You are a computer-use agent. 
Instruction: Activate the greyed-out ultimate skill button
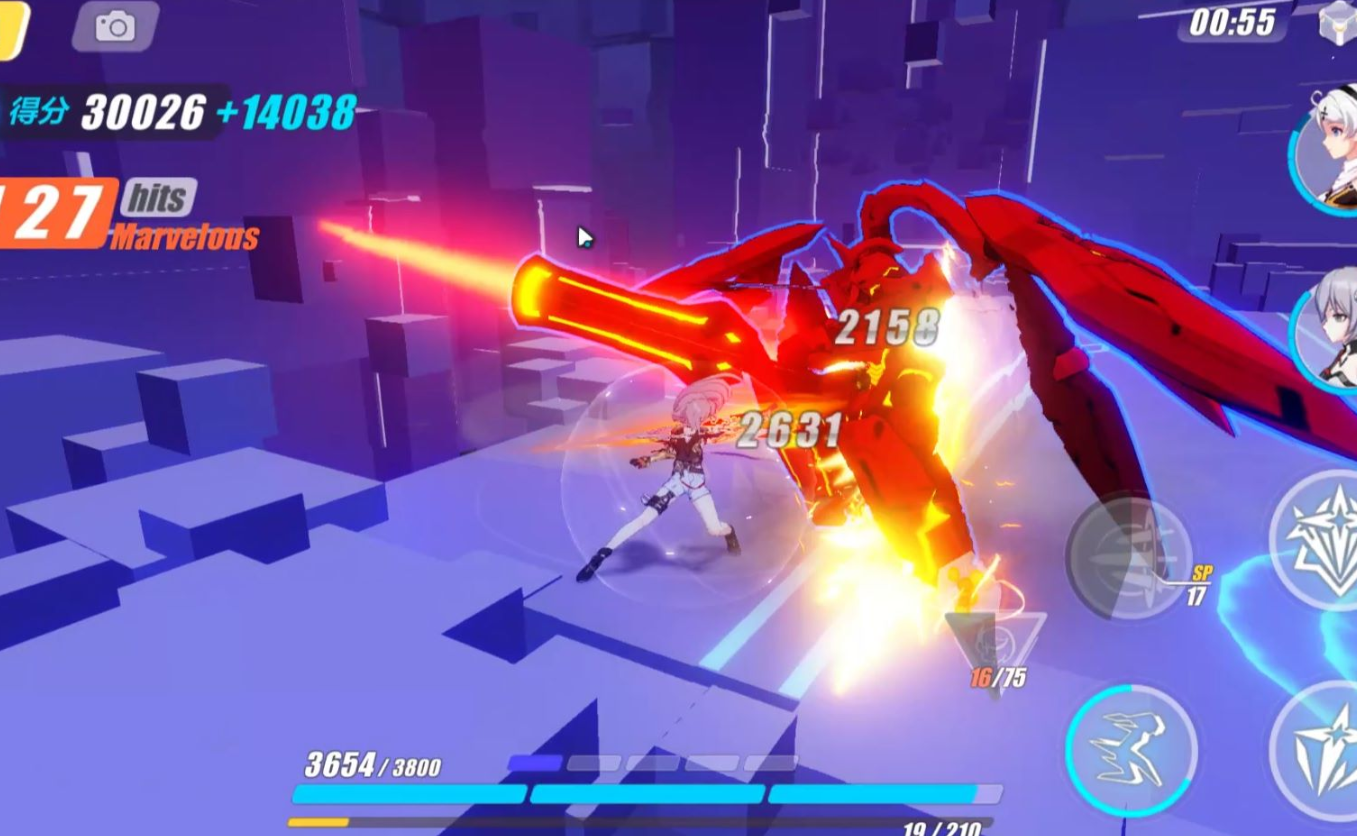[1128, 557]
